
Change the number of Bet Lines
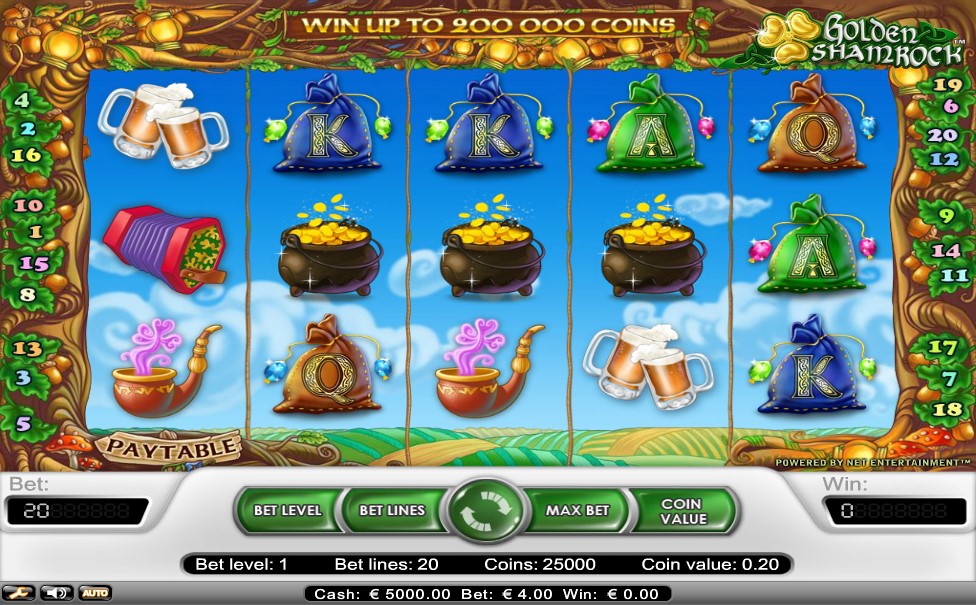click(x=392, y=510)
